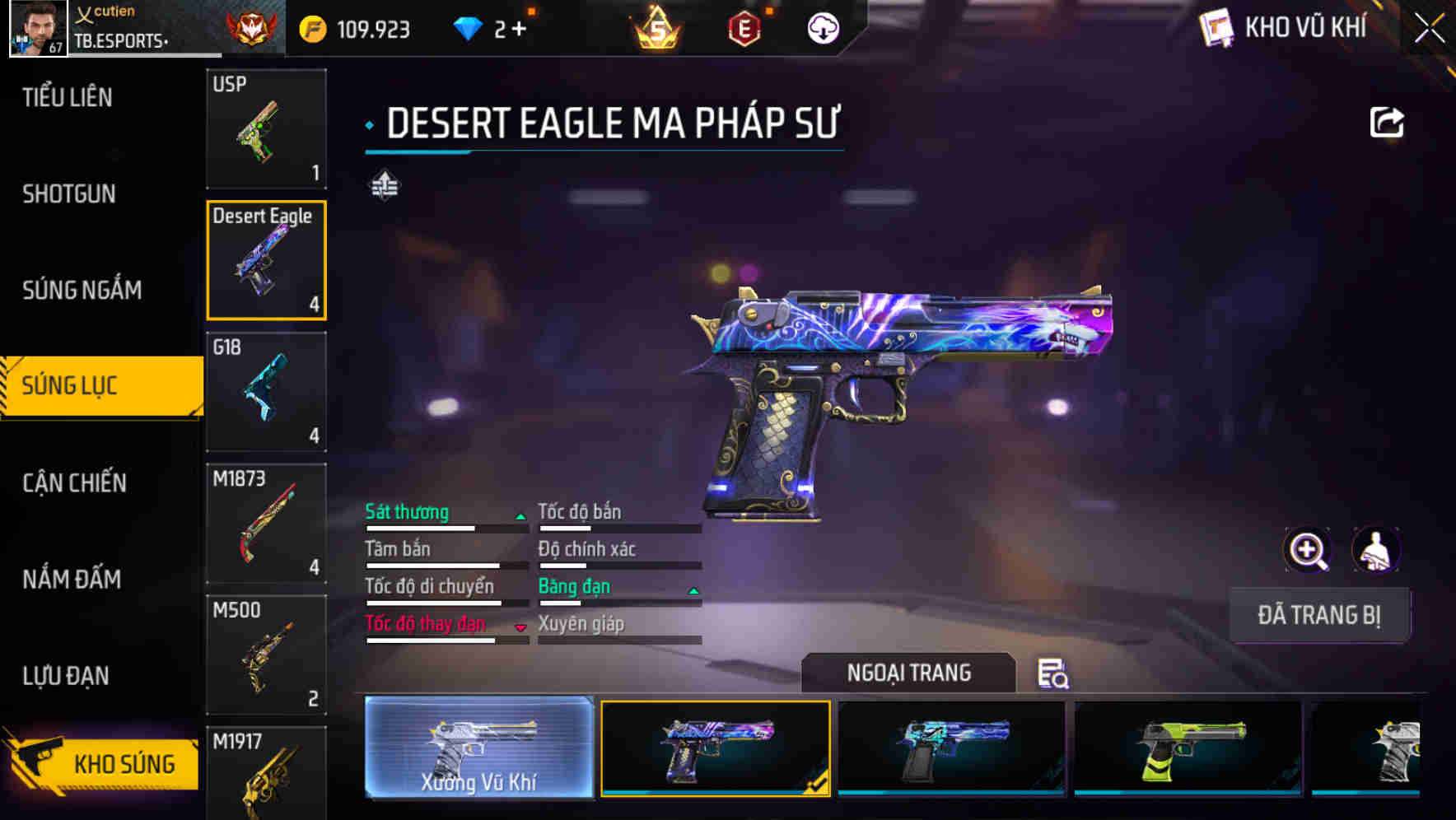This screenshot has width=1456, height=820.
Task: Open the SHOTGUN category
Action: pos(68,193)
